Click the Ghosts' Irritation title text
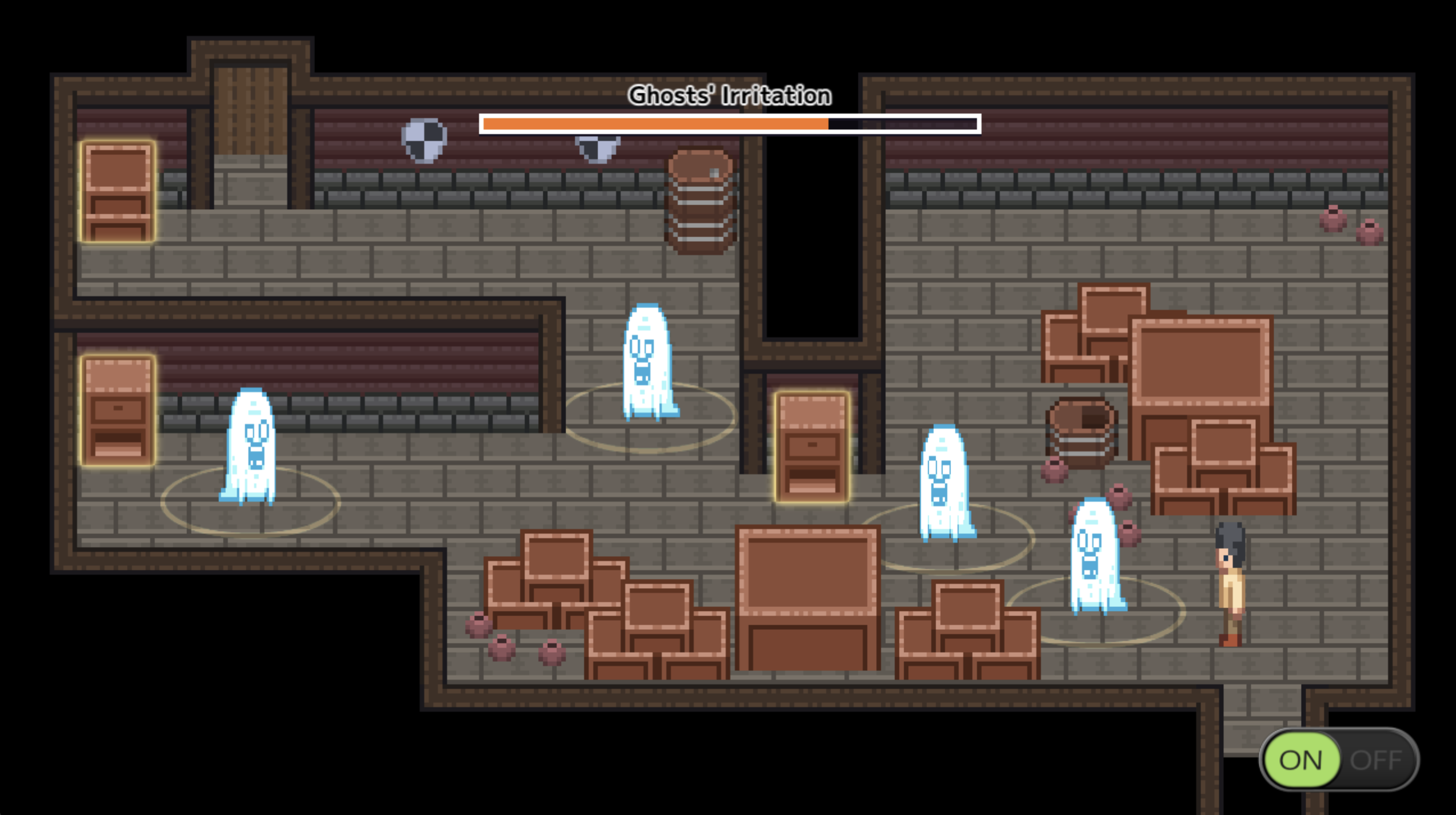Viewport: 1456px width, 815px height. (730, 95)
